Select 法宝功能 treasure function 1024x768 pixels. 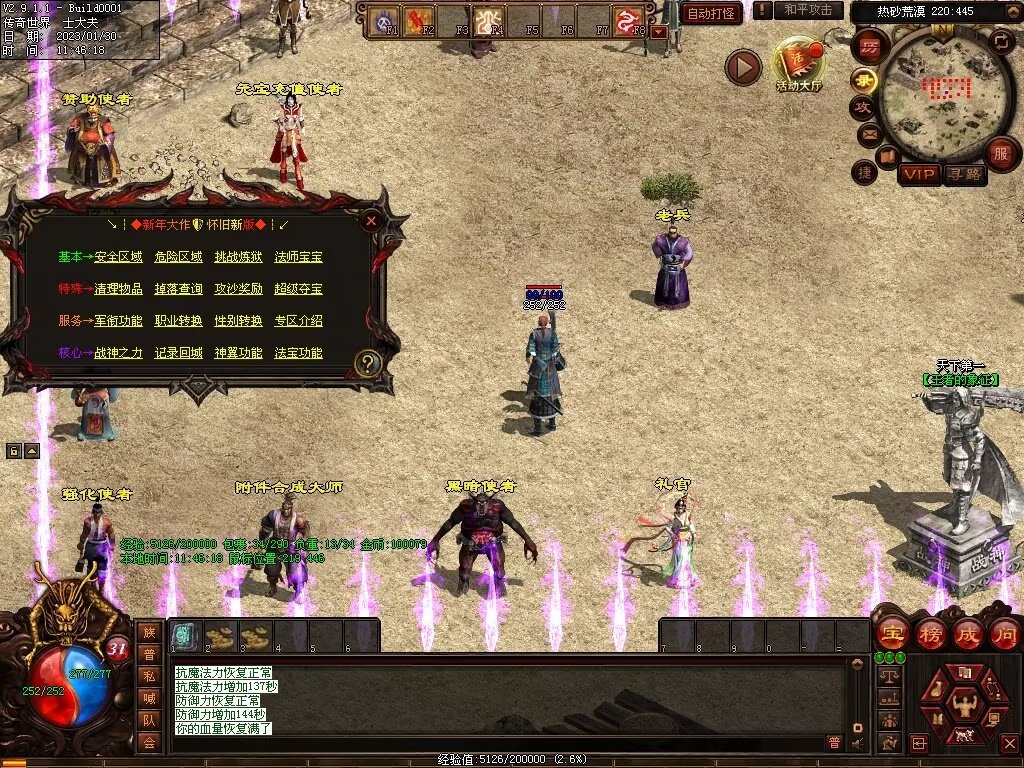(298, 353)
